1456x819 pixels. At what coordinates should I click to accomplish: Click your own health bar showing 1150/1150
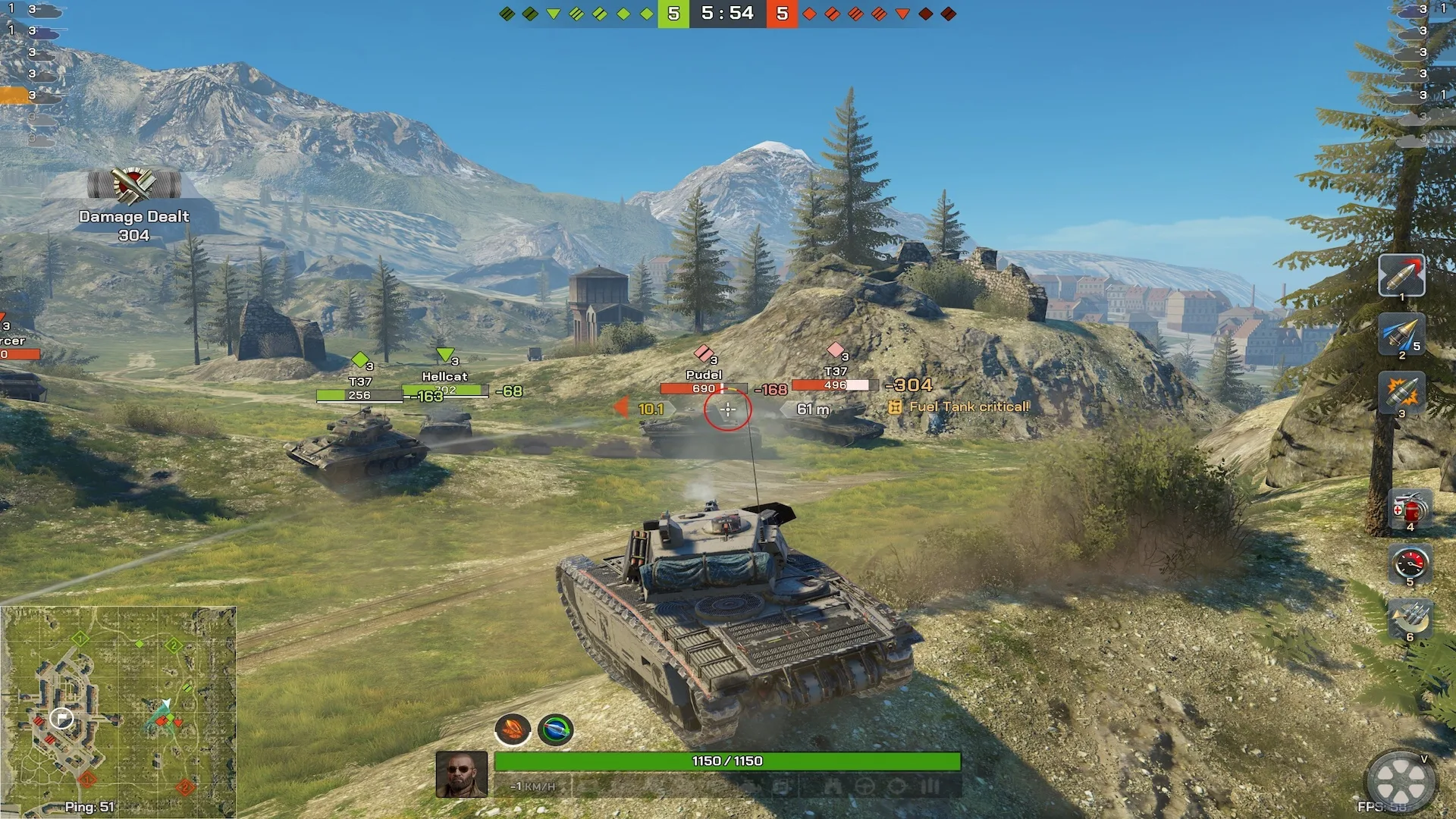pos(726,761)
